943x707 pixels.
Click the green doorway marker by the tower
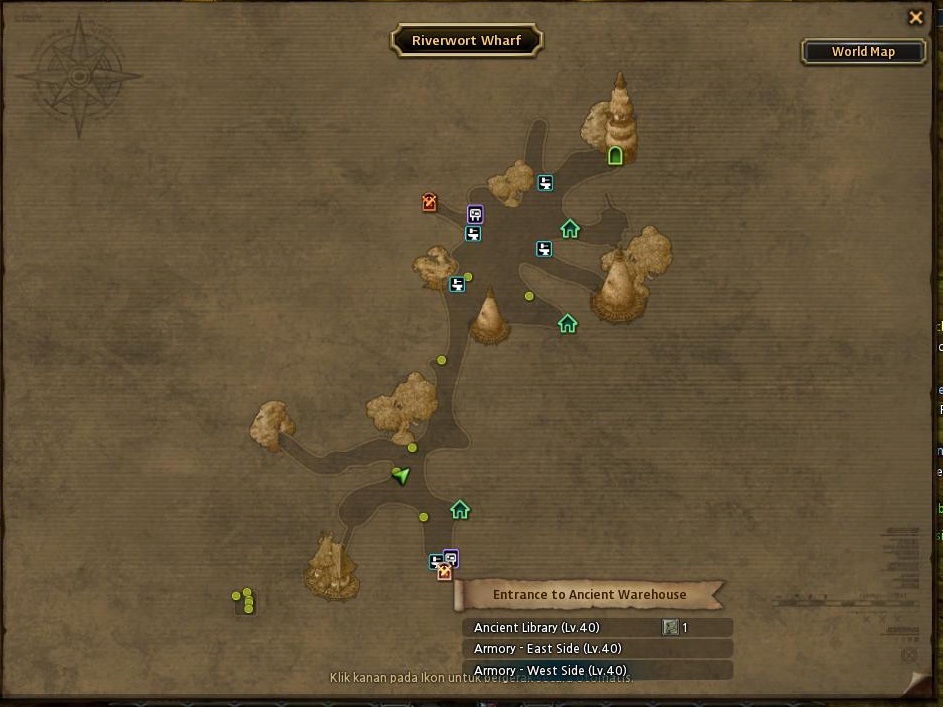click(x=616, y=155)
